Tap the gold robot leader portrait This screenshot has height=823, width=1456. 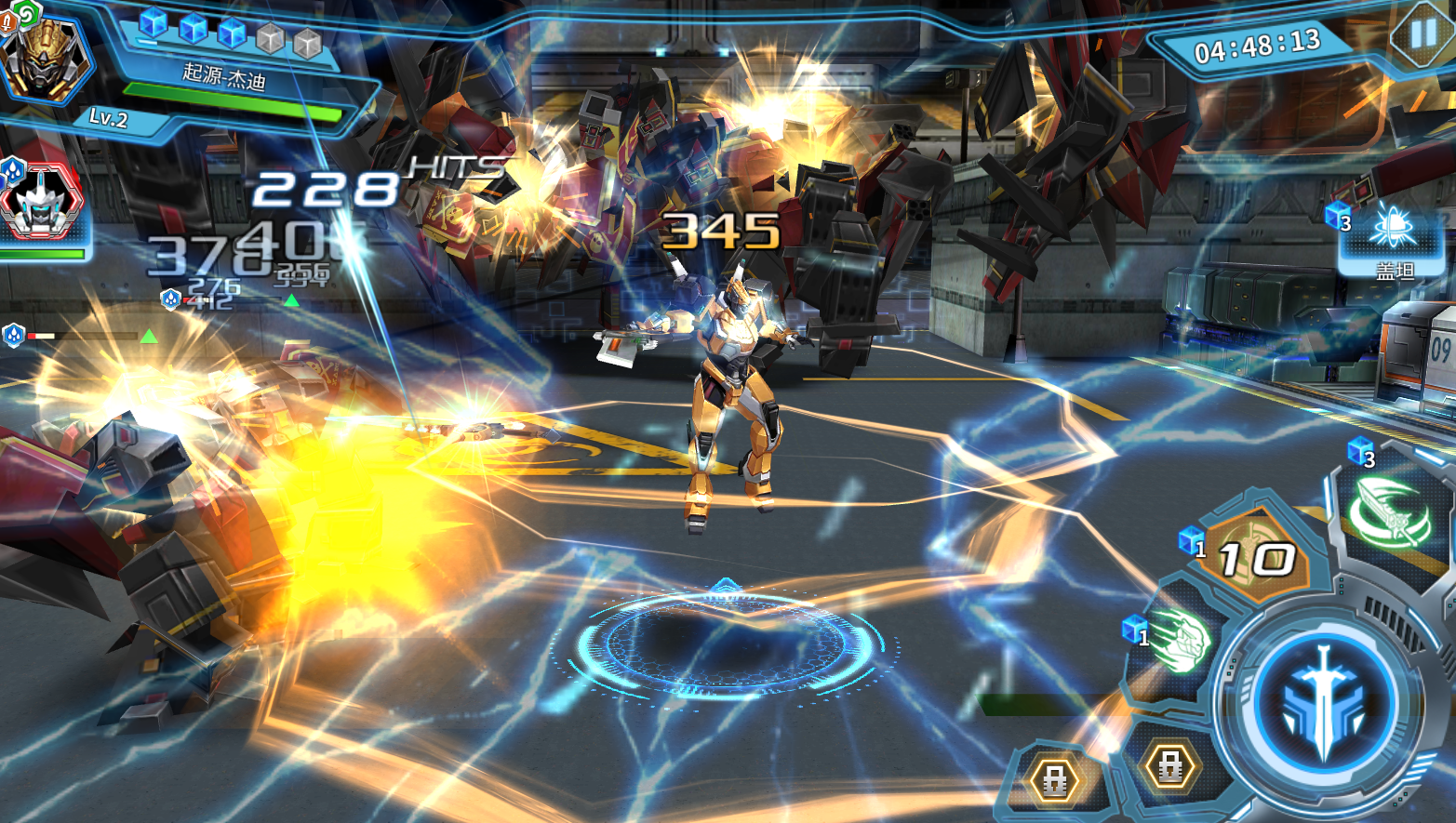tap(43, 56)
